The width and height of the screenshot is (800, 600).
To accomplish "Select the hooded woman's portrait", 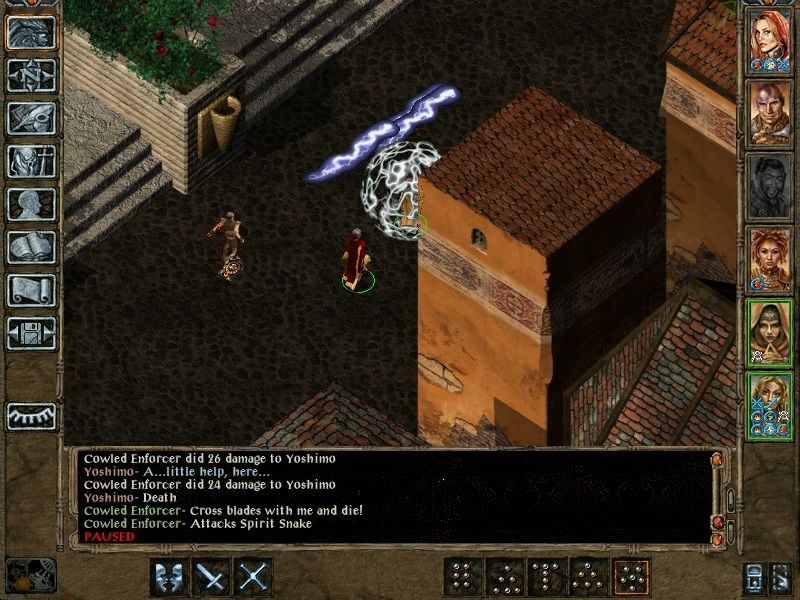I will pyautogui.click(x=771, y=330).
